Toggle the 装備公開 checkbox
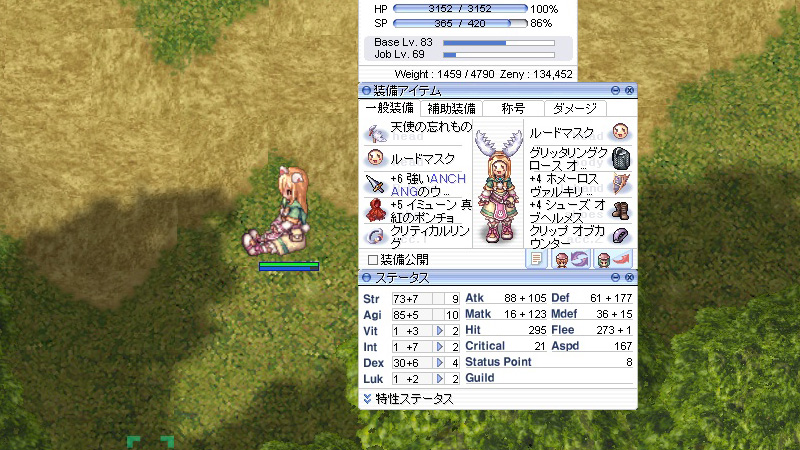The image size is (800, 450). coord(373,260)
